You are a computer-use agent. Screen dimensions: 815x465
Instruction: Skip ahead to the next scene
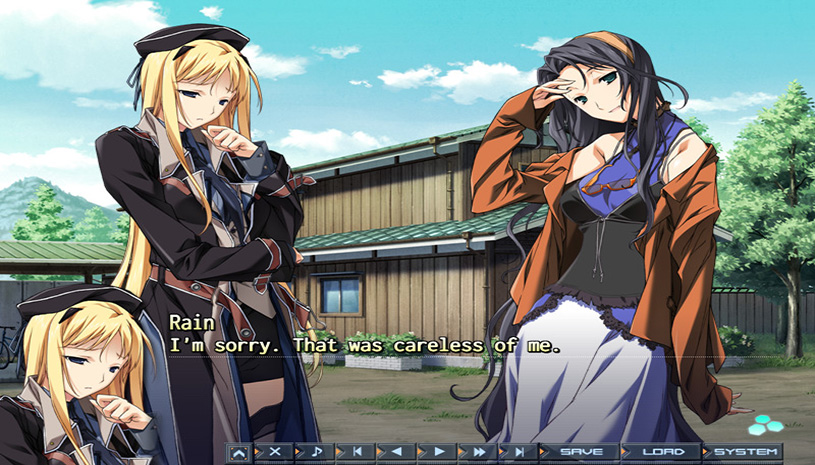[519, 453]
